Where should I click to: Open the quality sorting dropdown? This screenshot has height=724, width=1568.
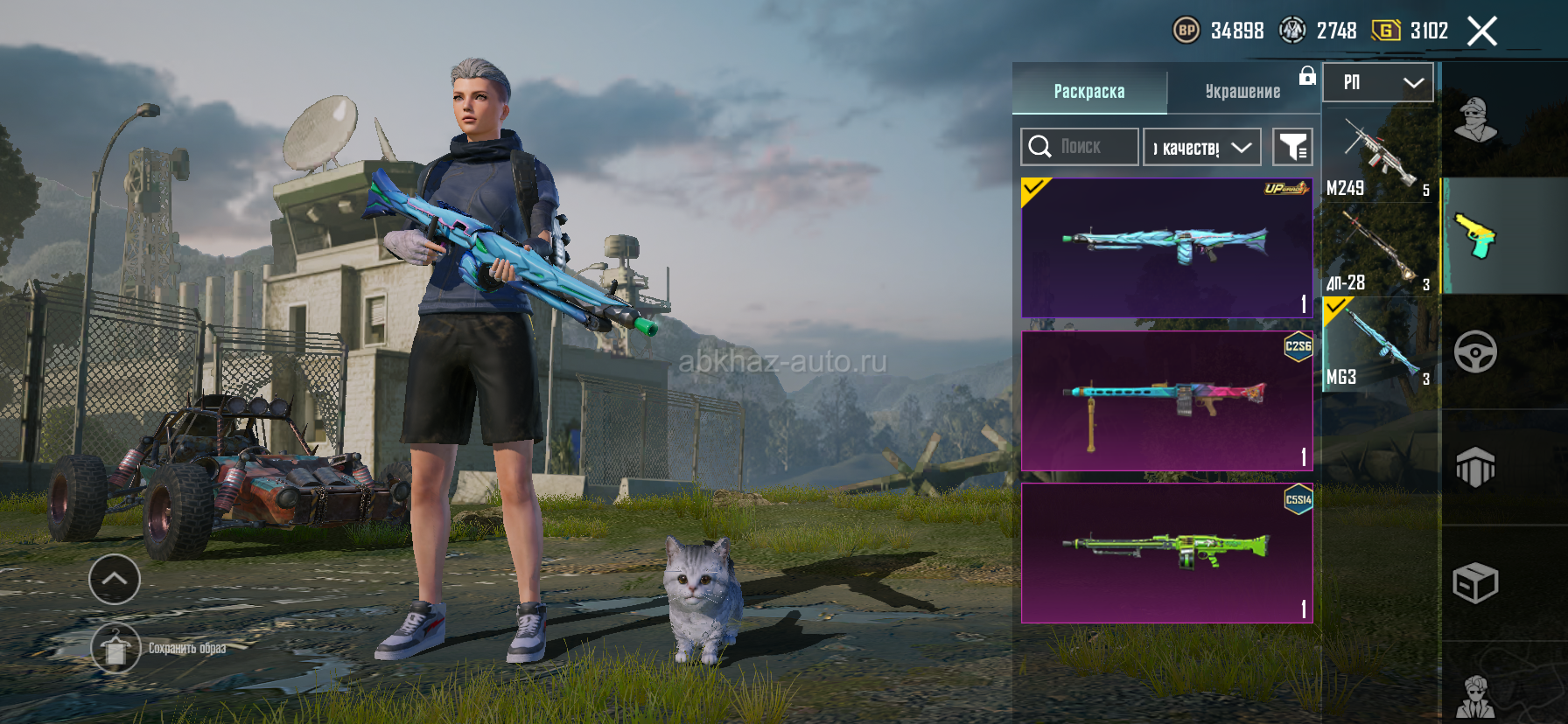pyautogui.click(x=1201, y=147)
